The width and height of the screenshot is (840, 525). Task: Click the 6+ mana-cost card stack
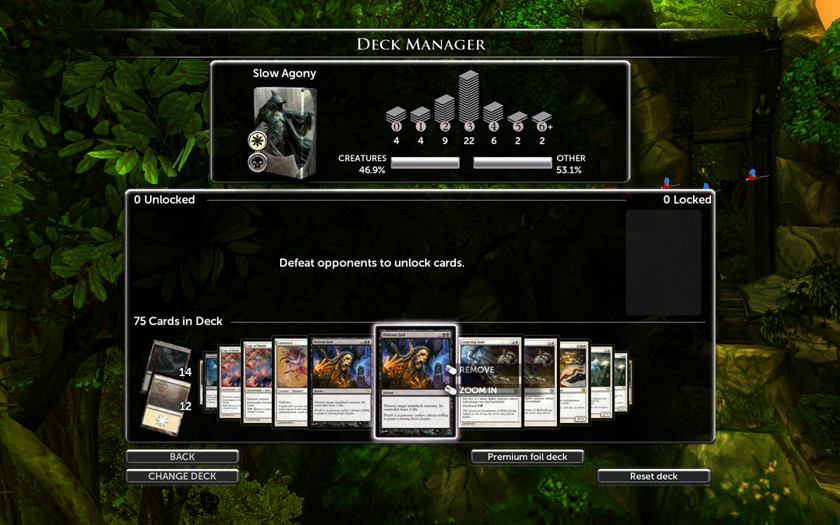542,121
